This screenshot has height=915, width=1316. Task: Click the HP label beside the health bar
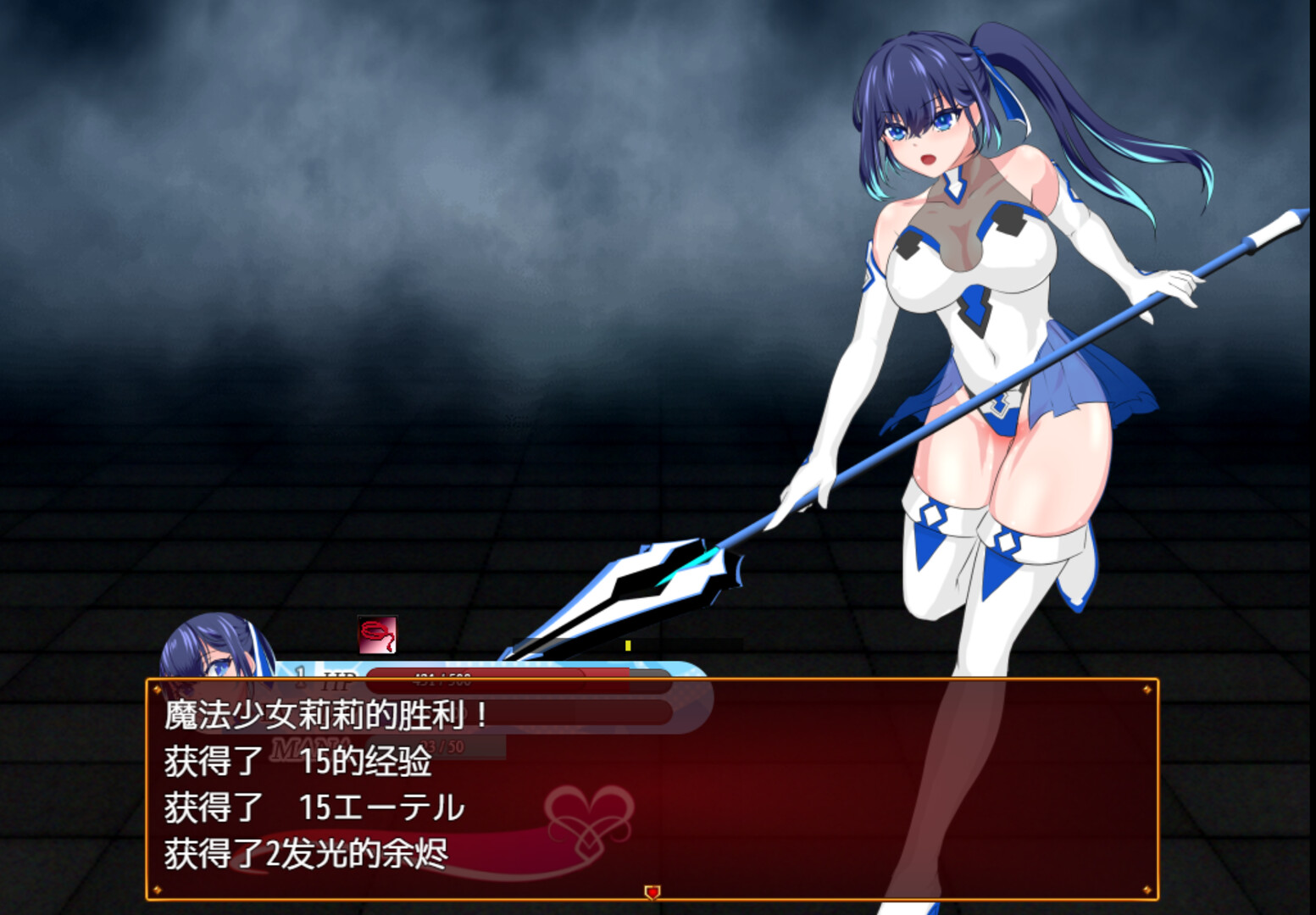pyautogui.click(x=337, y=674)
